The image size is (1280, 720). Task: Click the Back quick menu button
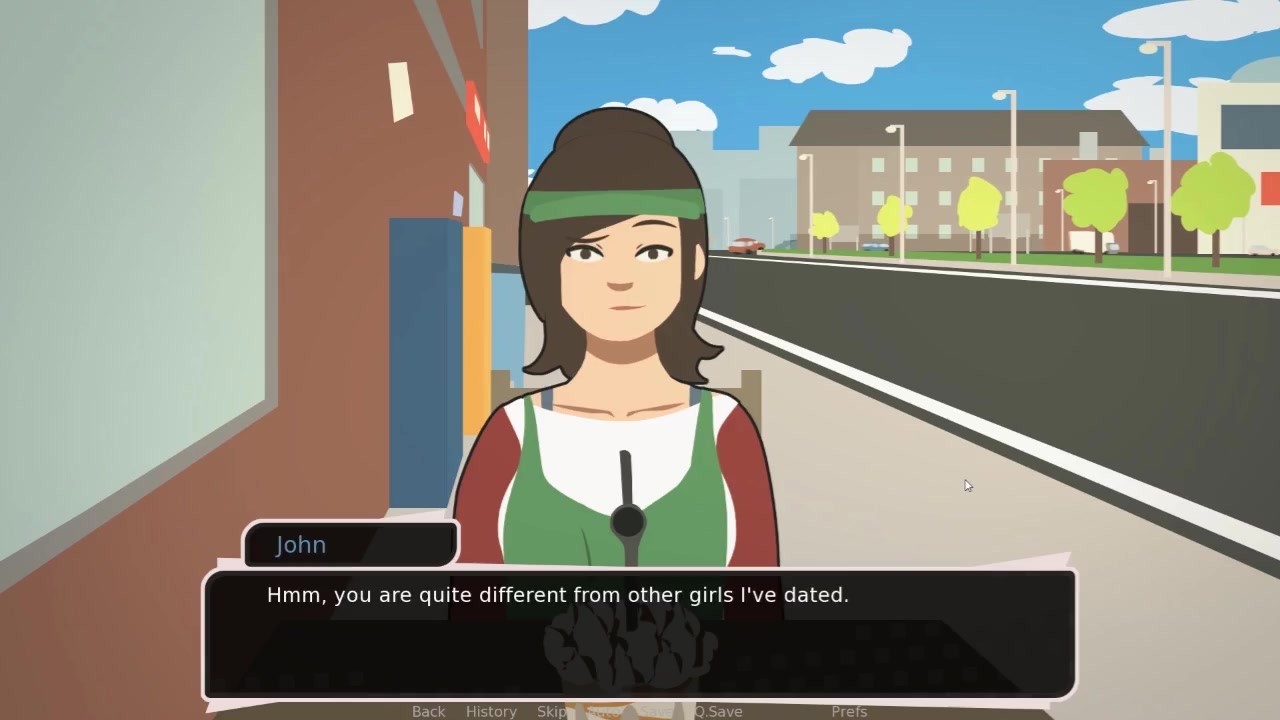428,711
